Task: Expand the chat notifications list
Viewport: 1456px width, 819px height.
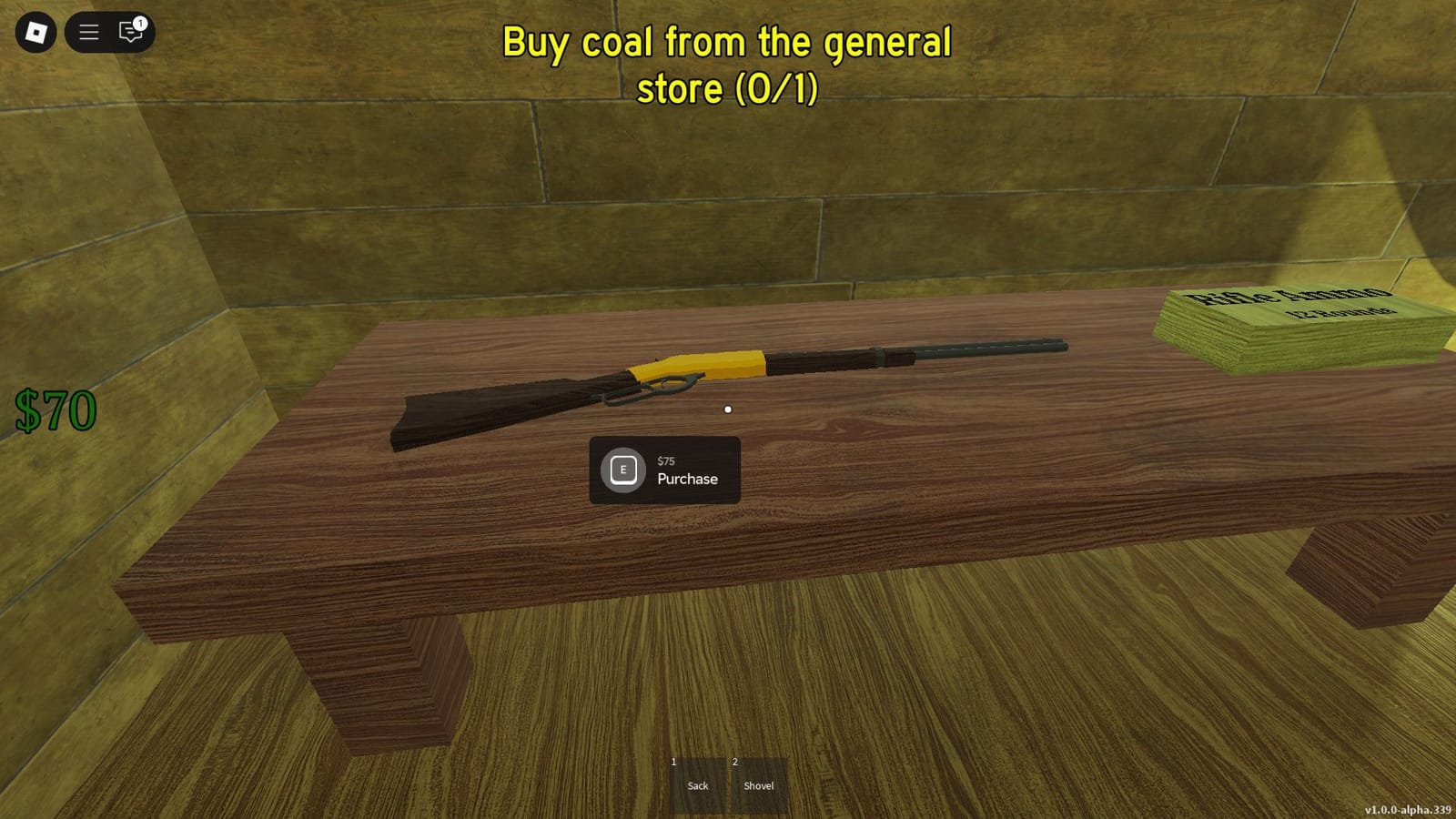Action: pyautogui.click(x=129, y=33)
